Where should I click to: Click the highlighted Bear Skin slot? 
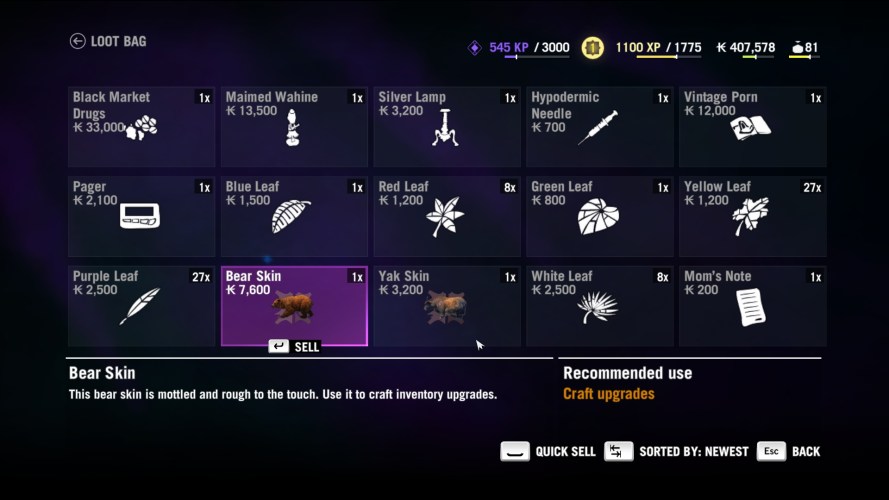pyautogui.click(x=294, y=306)
